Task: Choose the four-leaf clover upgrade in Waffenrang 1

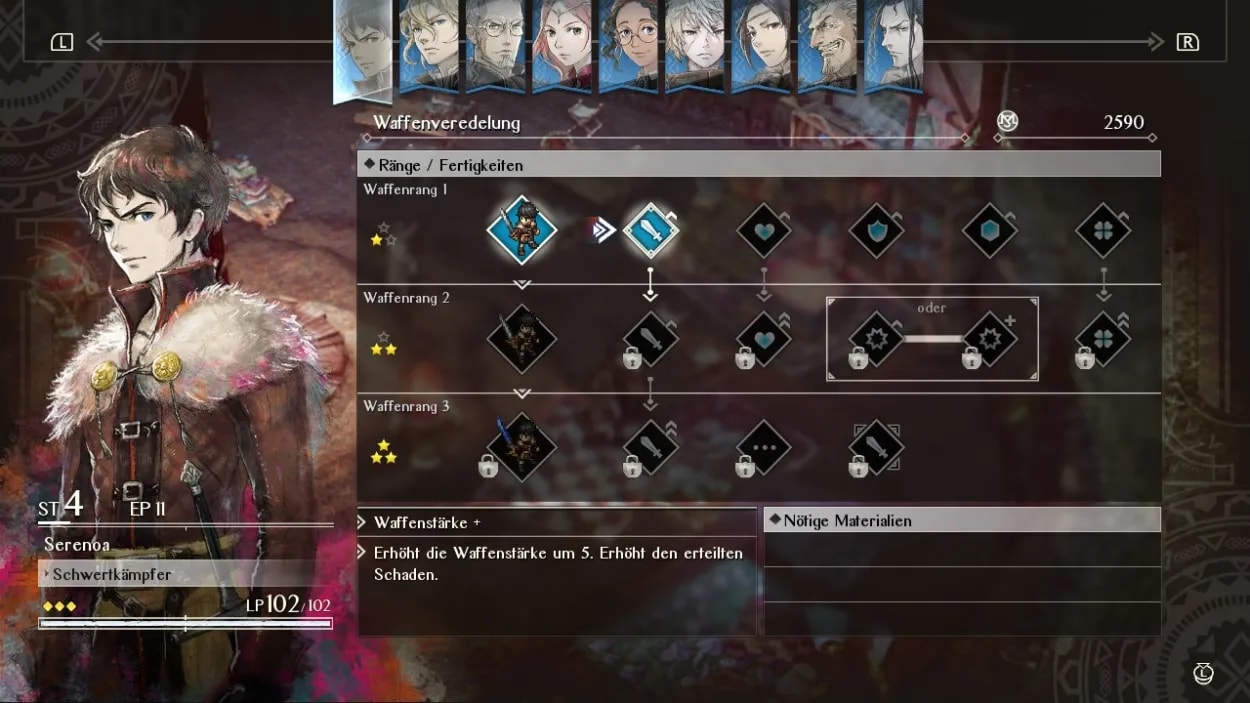Action: [x=1103, y=231]
